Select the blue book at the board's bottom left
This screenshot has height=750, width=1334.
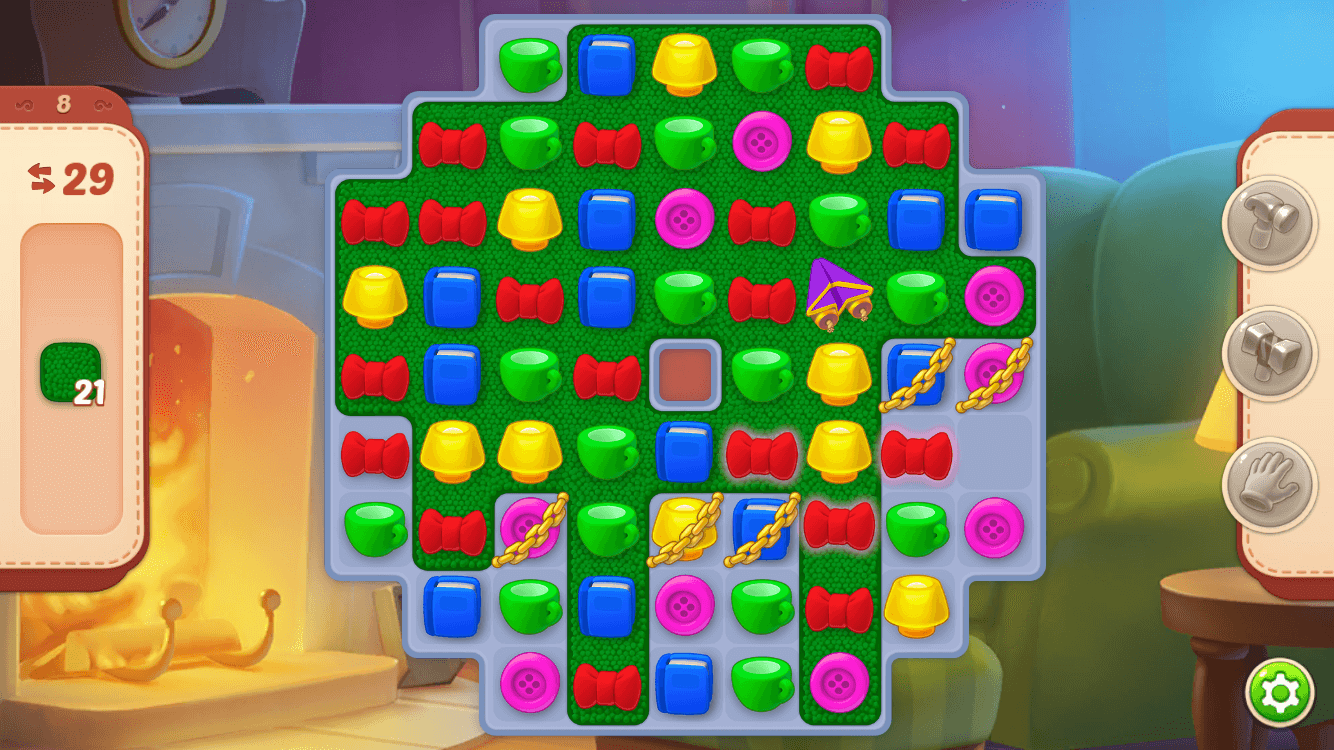pyautogui.click(x=455, y=605)
